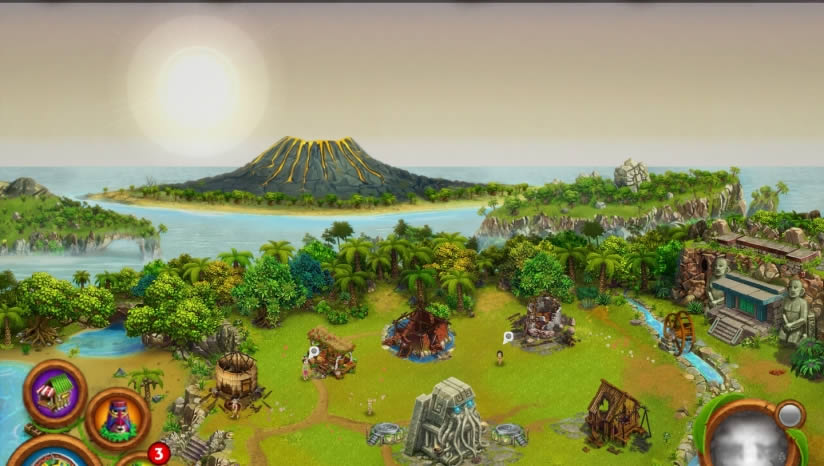Image resolution: width=824 pixels, height=466 pixels.
Task: Click the small grey orb beside portrait
Action: (x=790, y=414)
